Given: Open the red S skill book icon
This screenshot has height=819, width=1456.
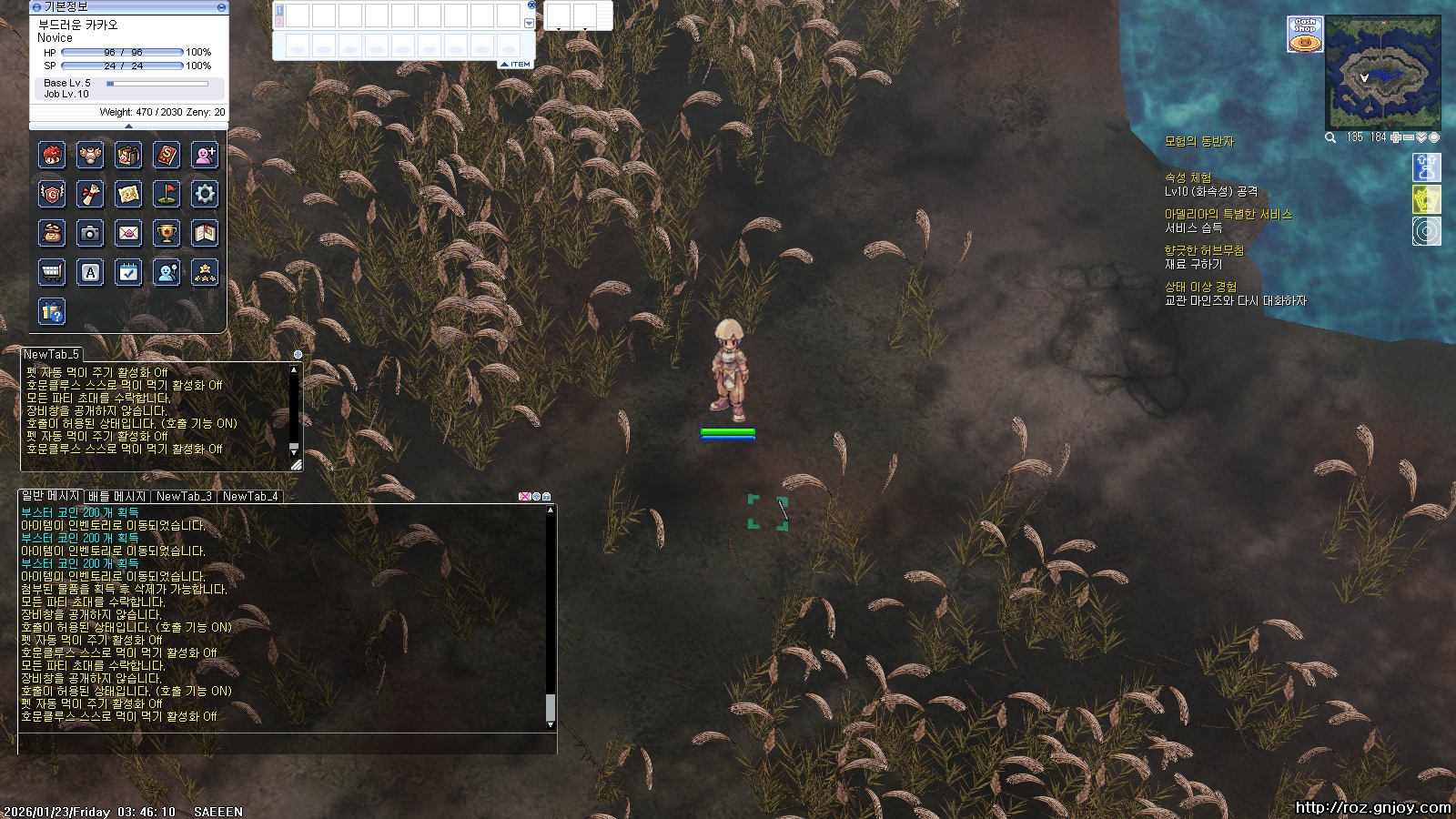Looking at the screenshot, I should pyautogui.click(x=167, y=155).
